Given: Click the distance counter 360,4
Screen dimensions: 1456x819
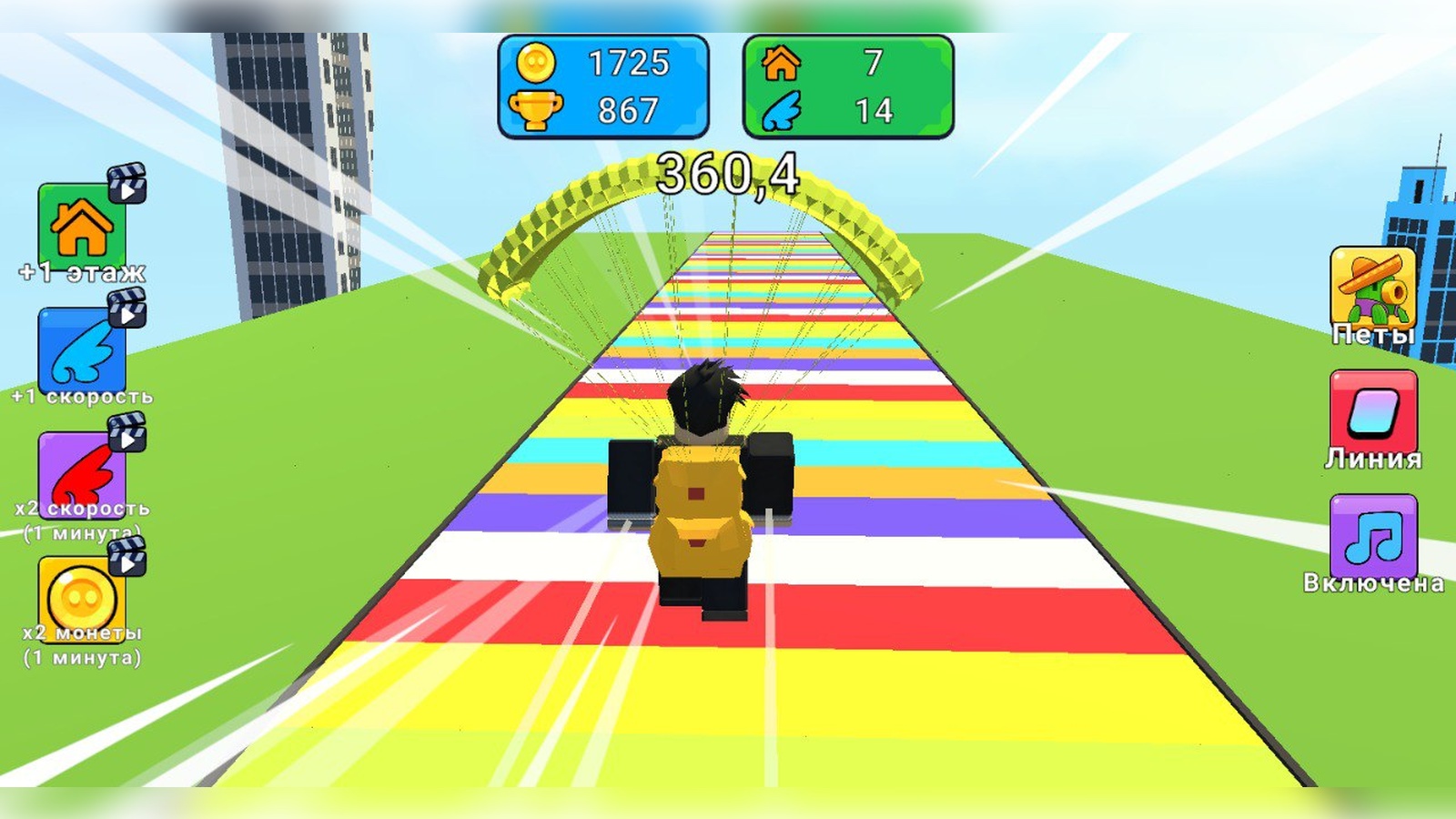Looking at the screenshot, I should (728, 171).
